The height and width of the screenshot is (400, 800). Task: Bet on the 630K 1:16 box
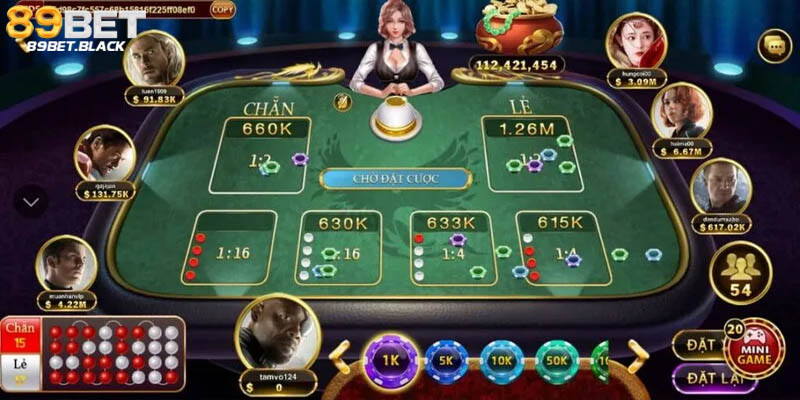[338, 248]
